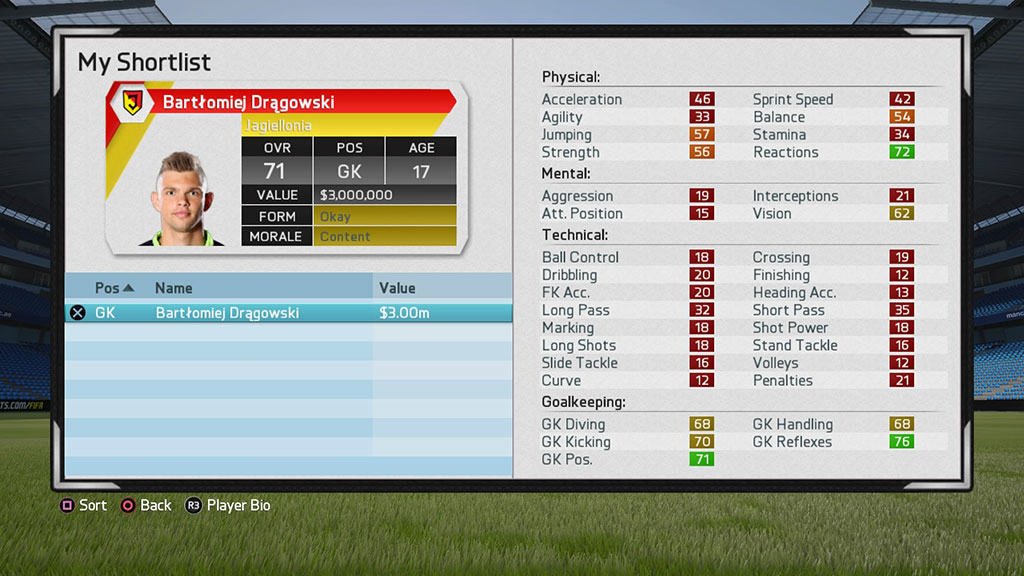This screenshot has width=1024, height=576.
Task: Click the Sort option at bottom
Action: point(83,505)
